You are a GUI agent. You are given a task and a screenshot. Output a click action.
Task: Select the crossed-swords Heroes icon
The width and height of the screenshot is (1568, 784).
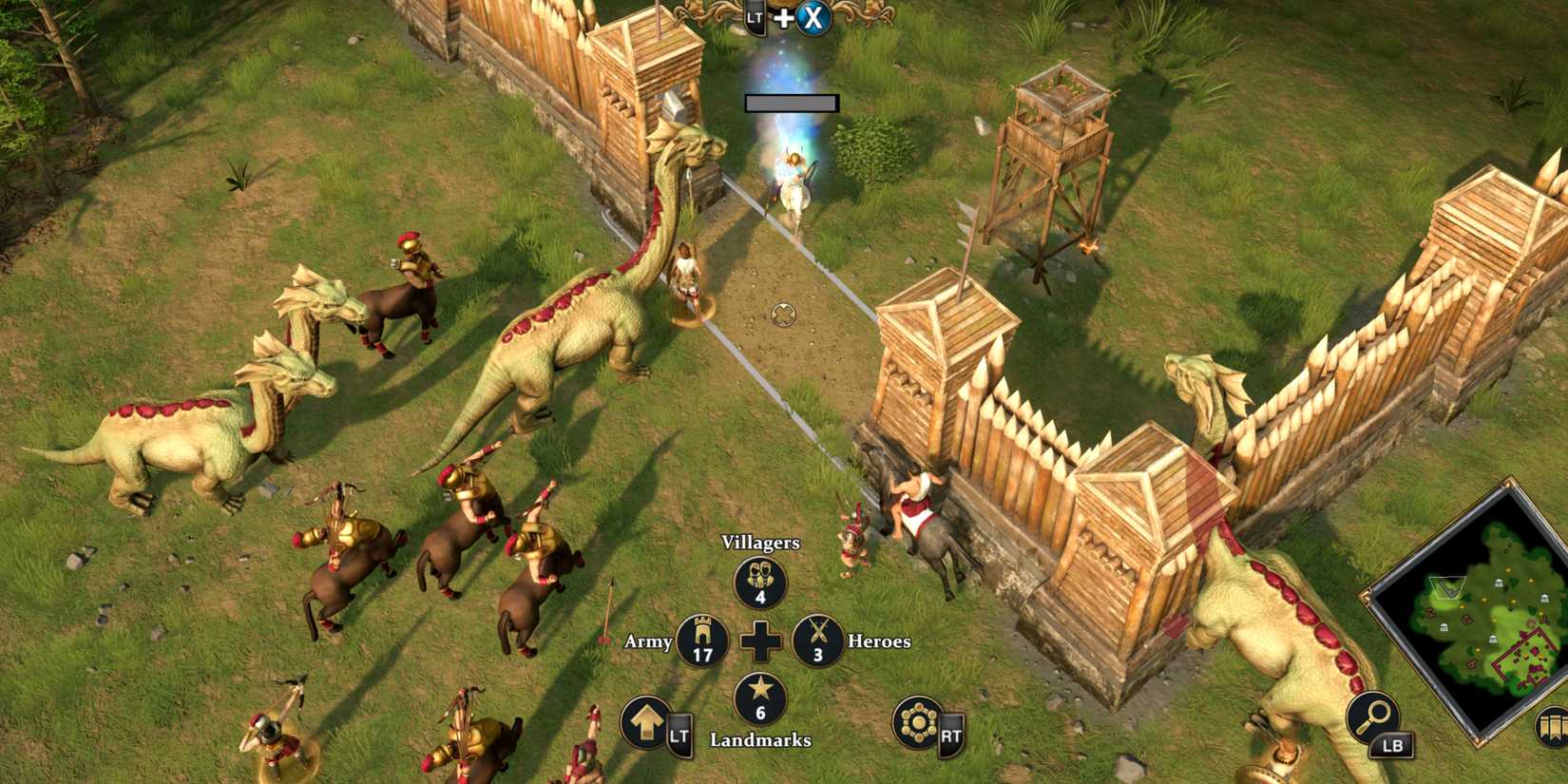pyautogui.click(x=819, y=642)
